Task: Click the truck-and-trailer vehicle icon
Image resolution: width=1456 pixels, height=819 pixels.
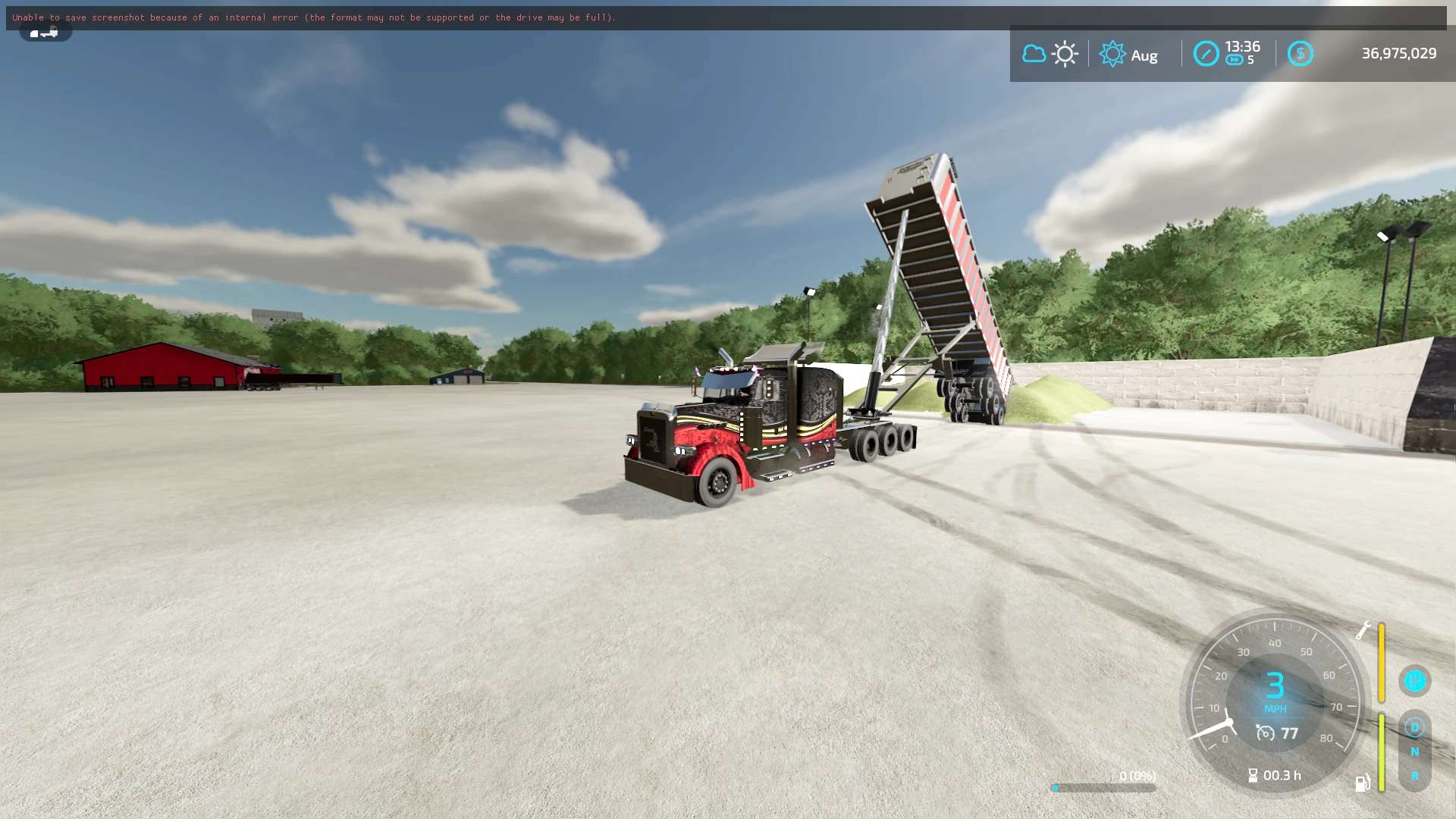Action: 45,33
